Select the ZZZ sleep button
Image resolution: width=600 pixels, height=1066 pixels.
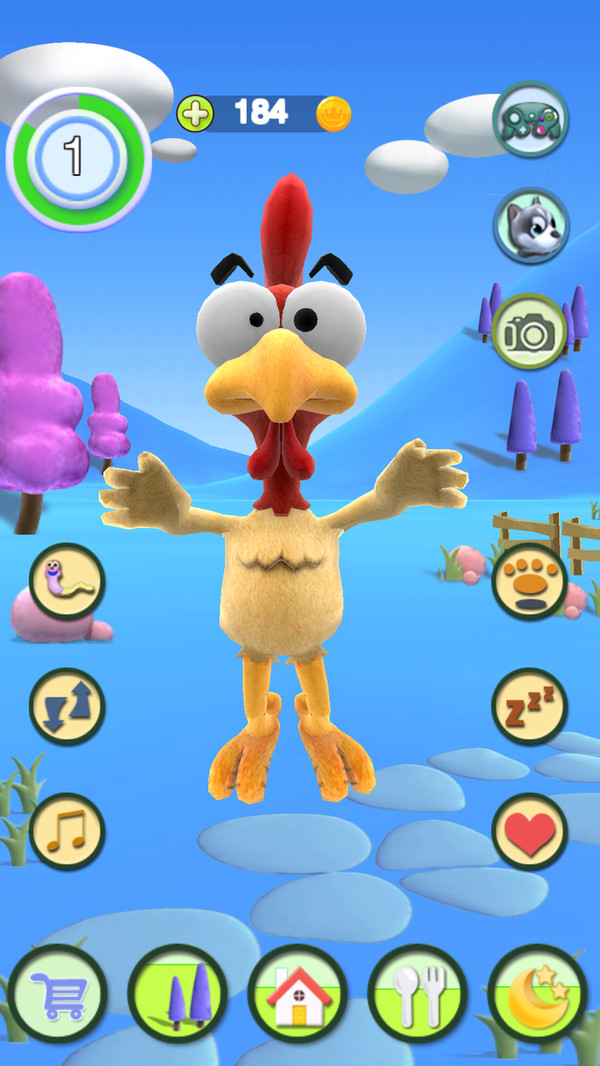click(529, 706)
